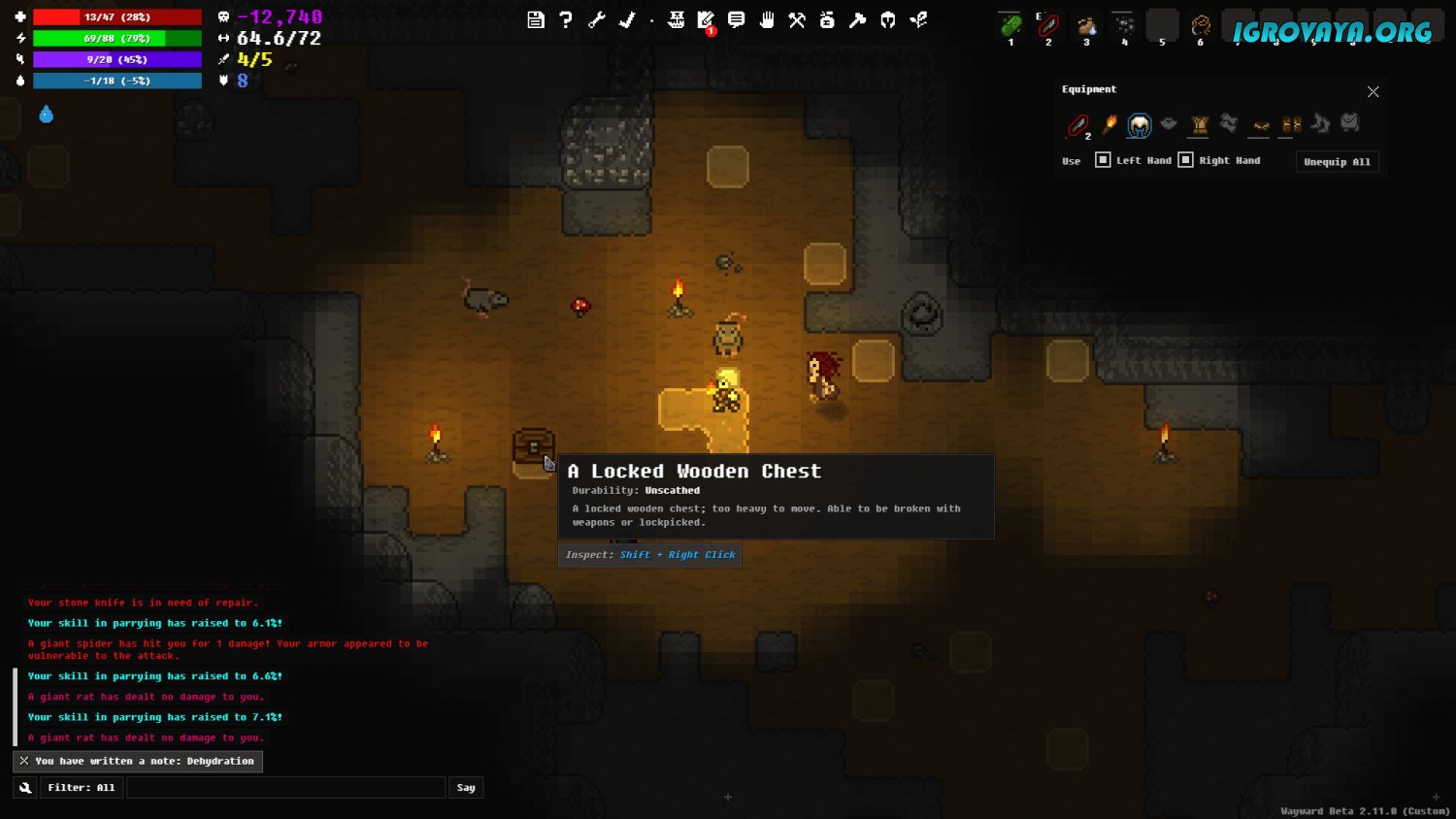Open the hand actions menu
Viewport: 1456px width, 819px height.
coord(767,19)
